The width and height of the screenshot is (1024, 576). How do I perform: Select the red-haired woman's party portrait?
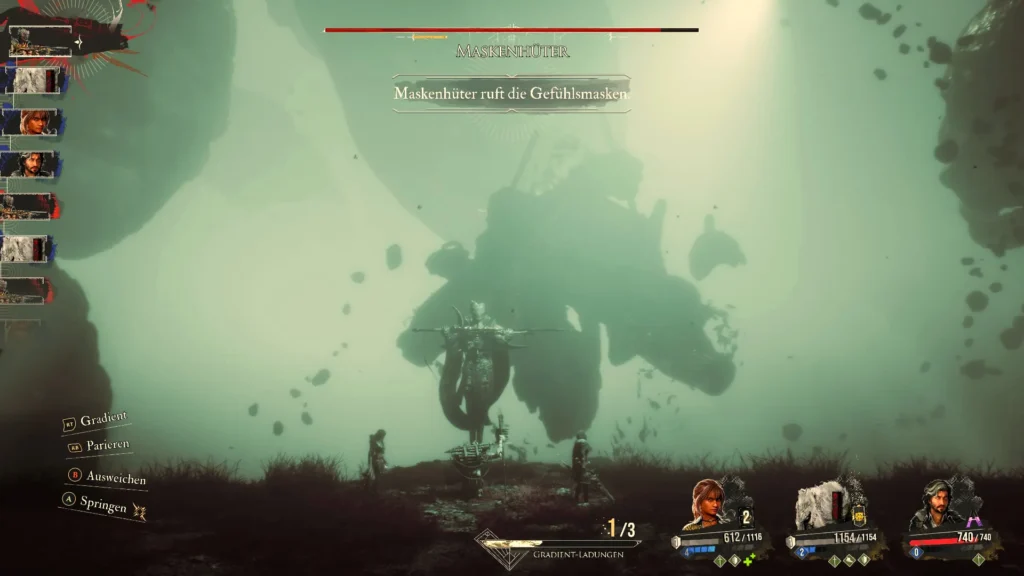[x=704, y=505]
